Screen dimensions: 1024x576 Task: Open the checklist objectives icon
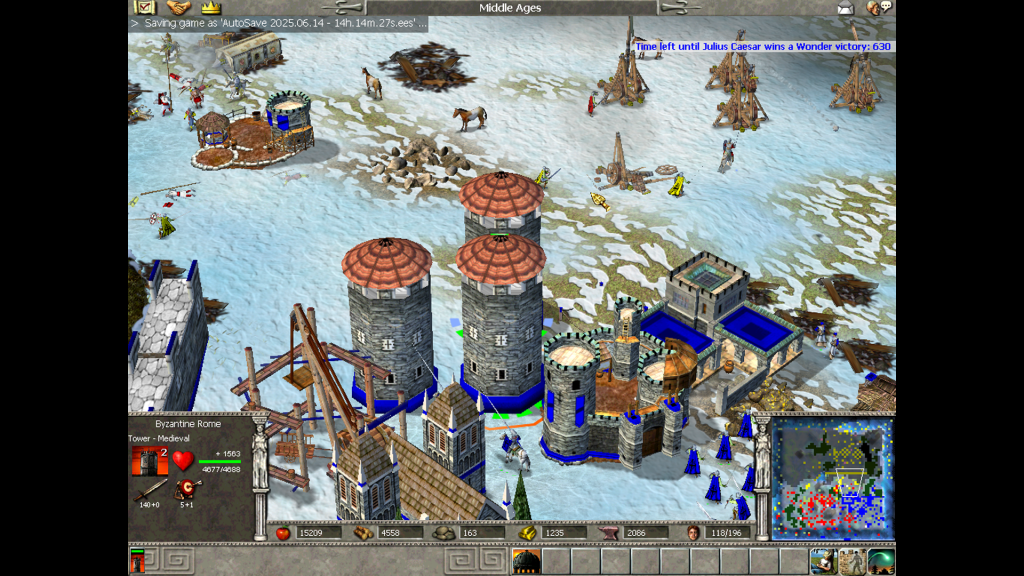pyautogui.click(x=146, y=8)
